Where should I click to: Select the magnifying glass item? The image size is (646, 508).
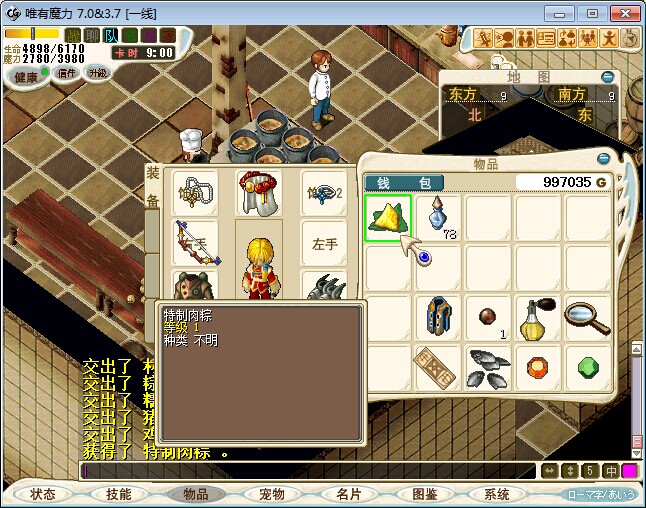click(x=588, y=318)
